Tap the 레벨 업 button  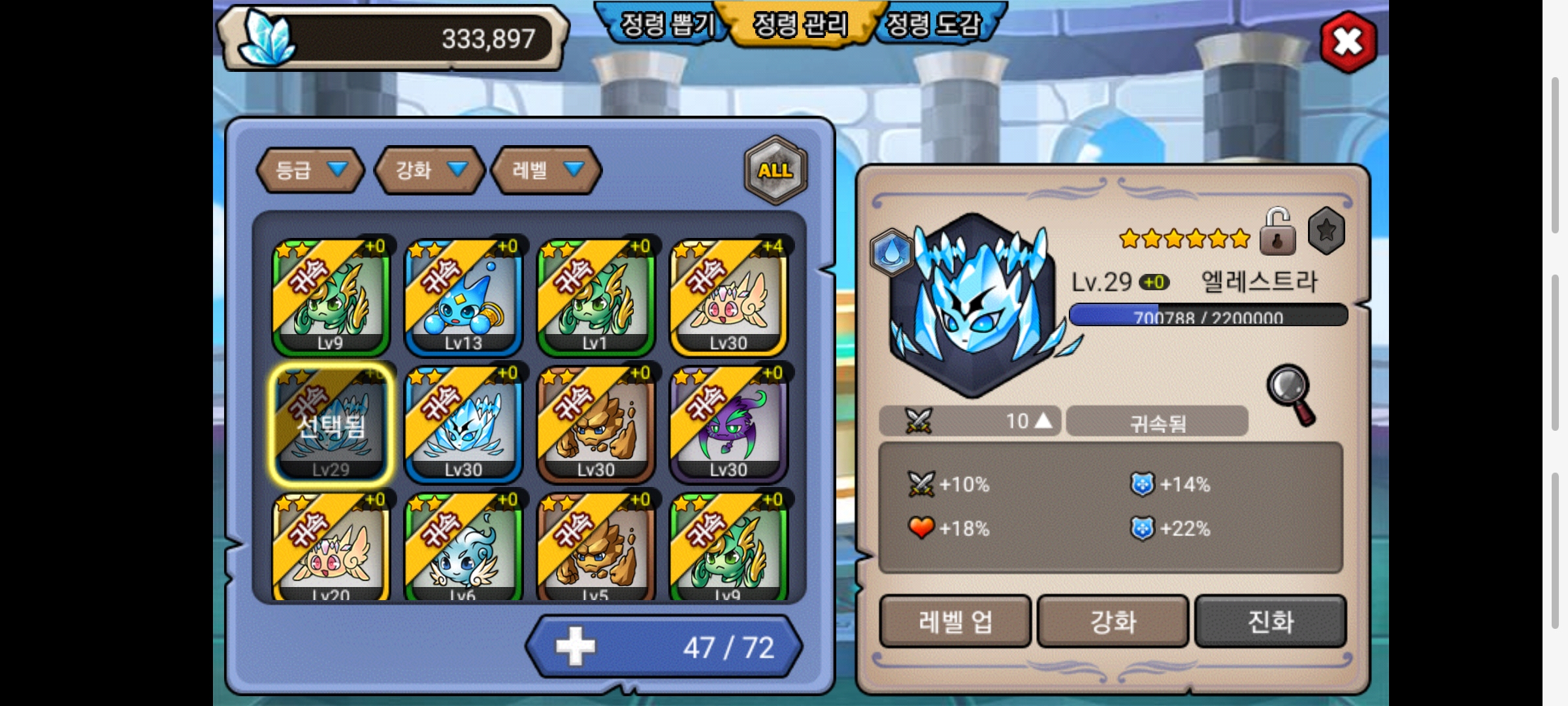(955, 621)
